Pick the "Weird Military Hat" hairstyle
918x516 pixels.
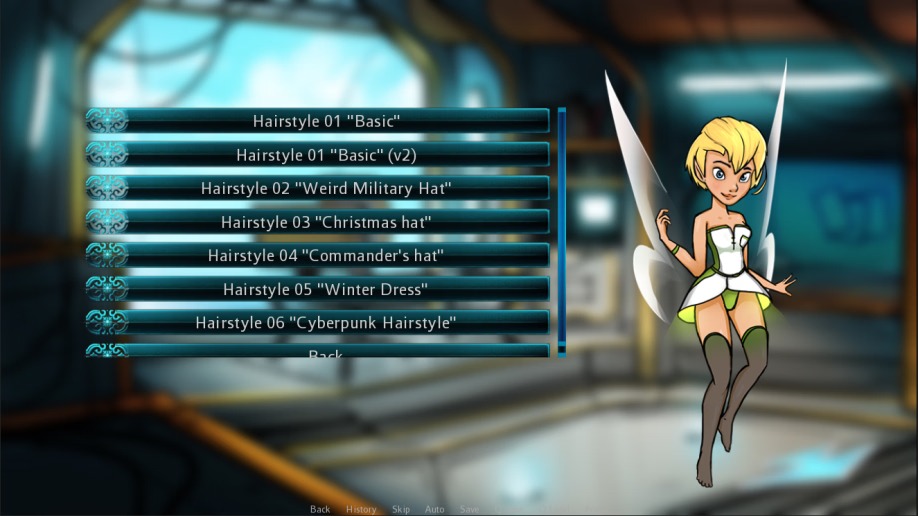coord(326,188)
